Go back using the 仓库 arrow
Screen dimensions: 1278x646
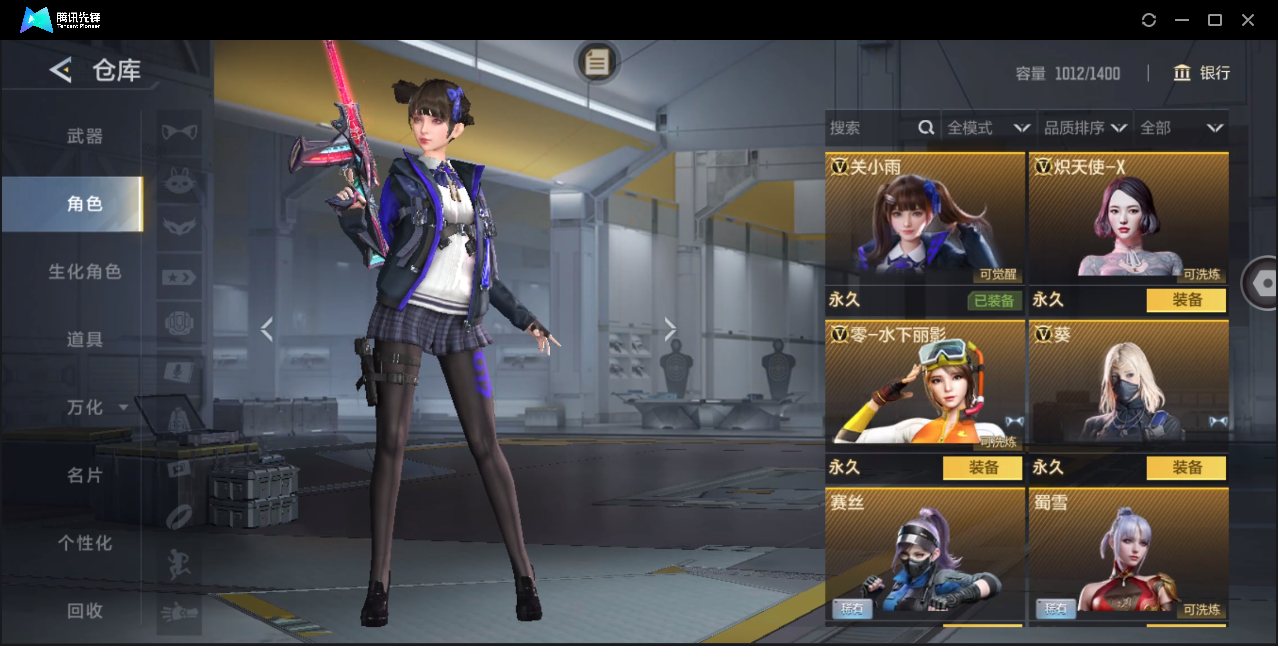point(61,70)
